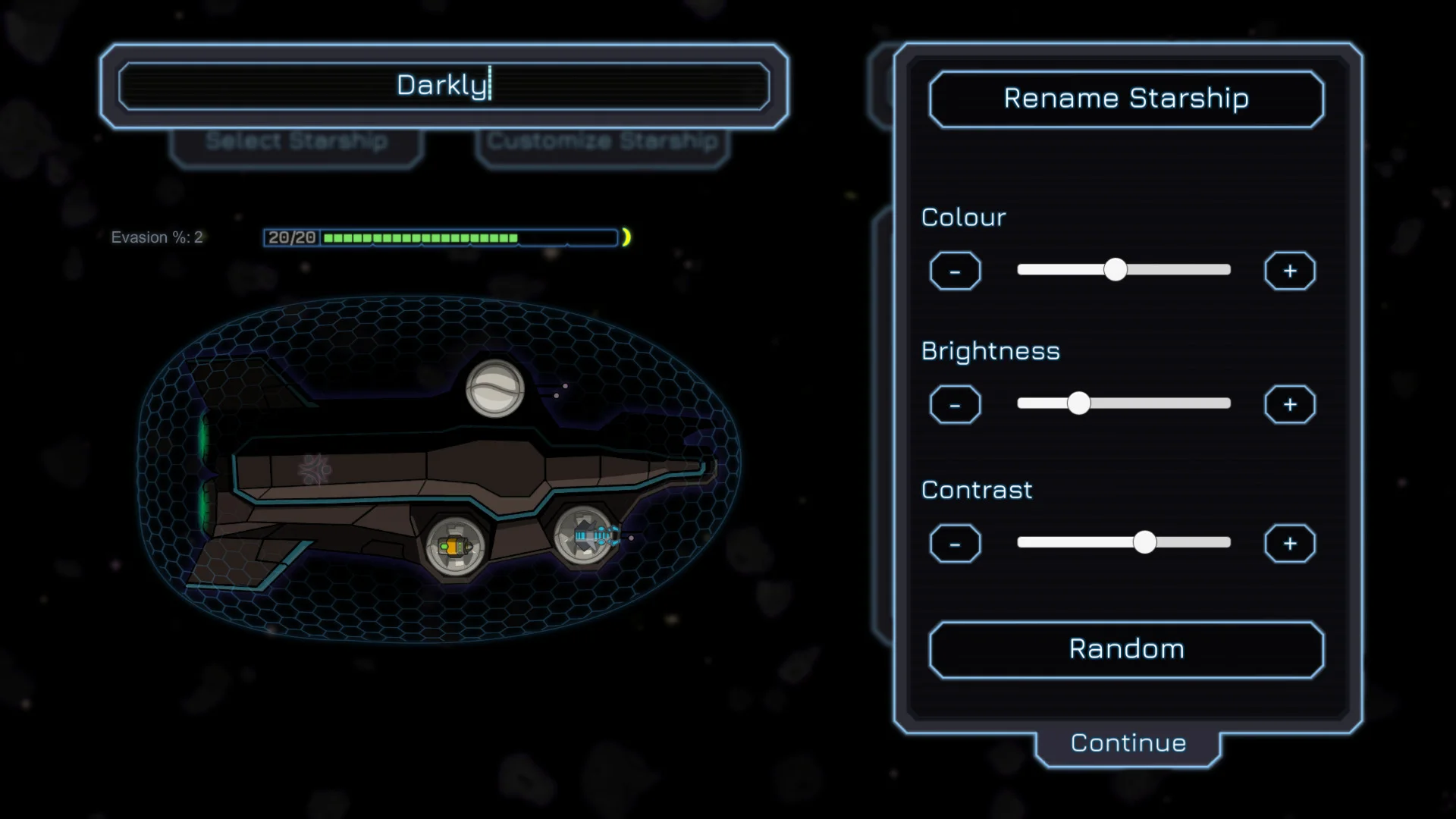Decrease the Colour value with minus
Viewport: 1456px width, 819px height.
click(x=955, y=271)
